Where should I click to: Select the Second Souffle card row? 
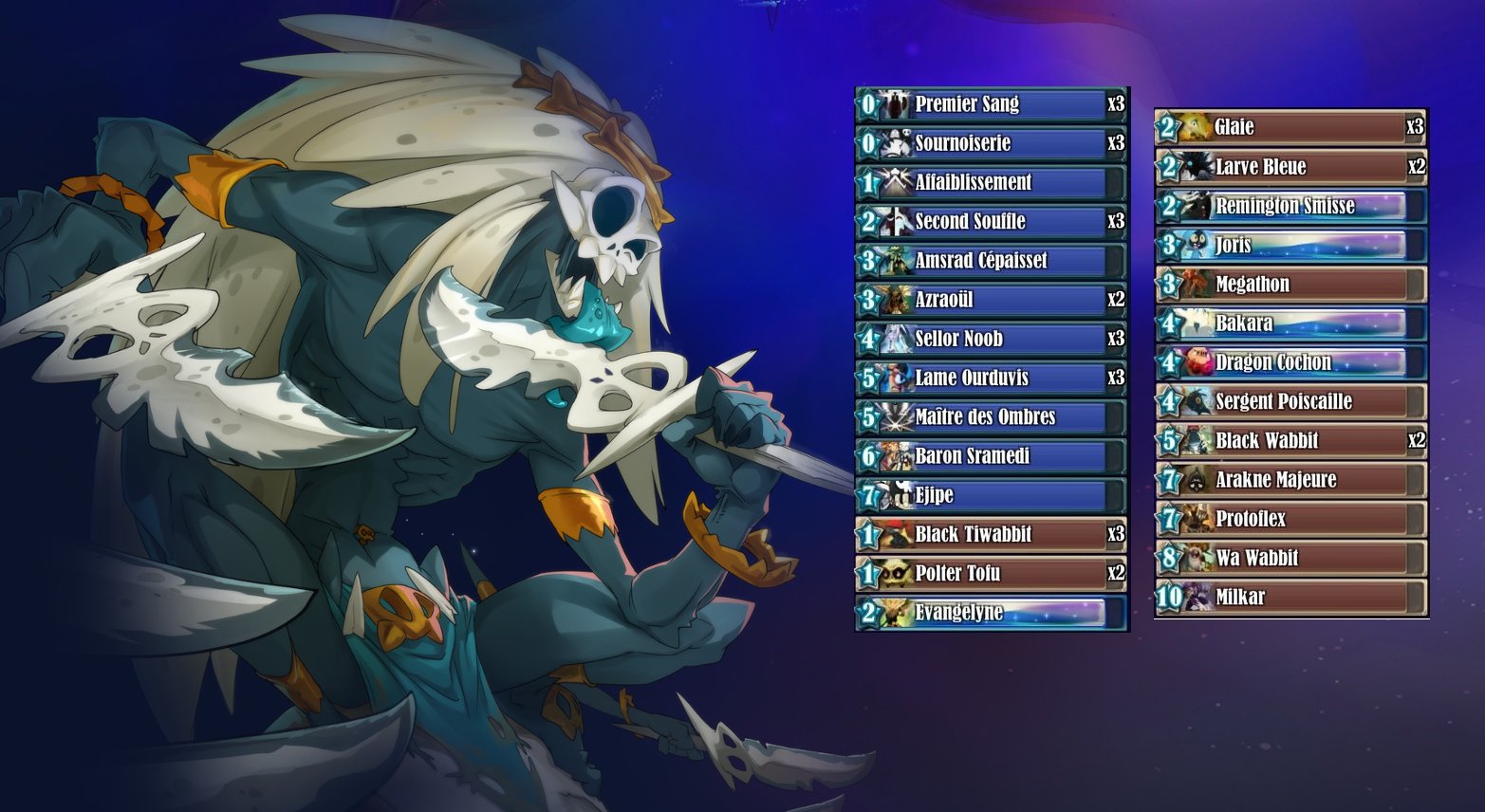click(x=992, y=221)
